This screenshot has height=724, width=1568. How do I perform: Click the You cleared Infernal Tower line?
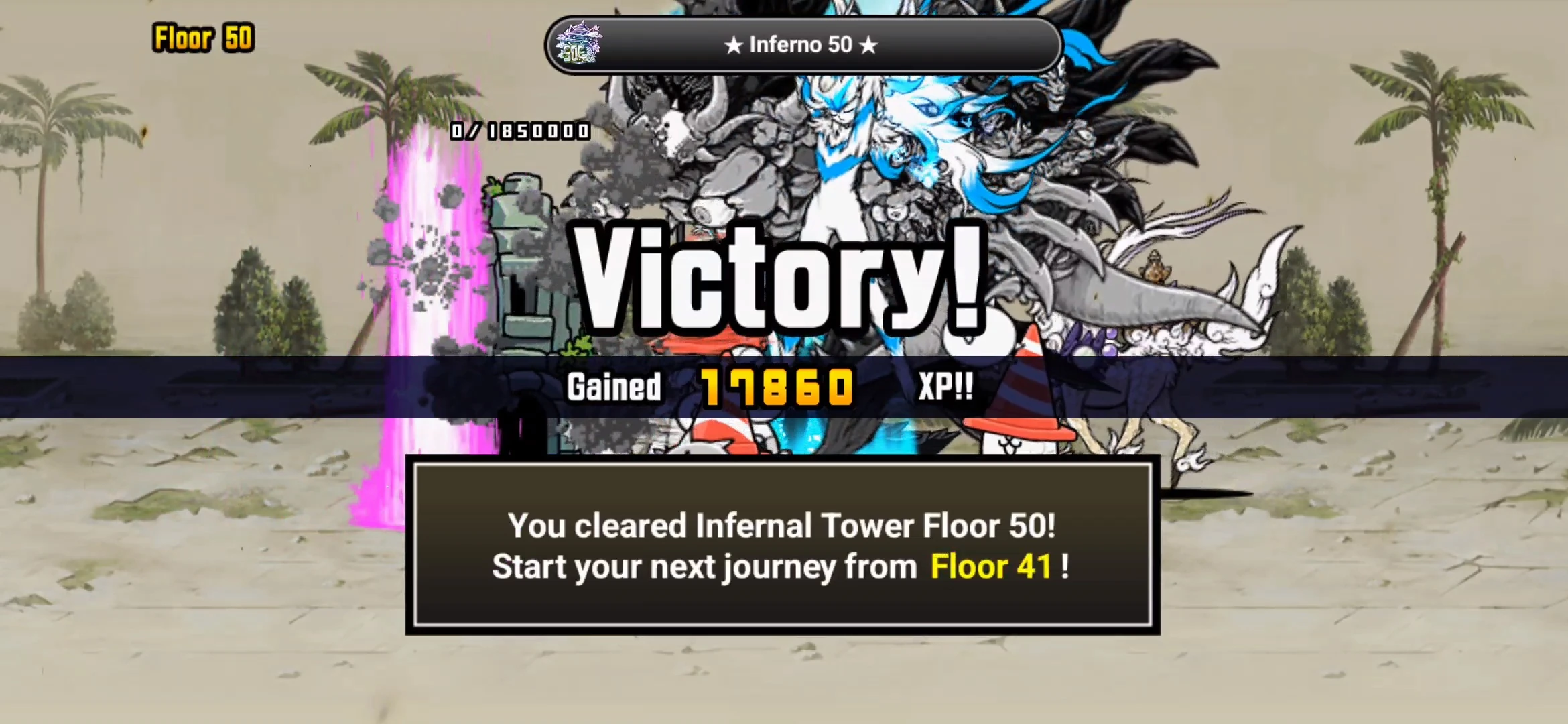click(x=783, y=528)
